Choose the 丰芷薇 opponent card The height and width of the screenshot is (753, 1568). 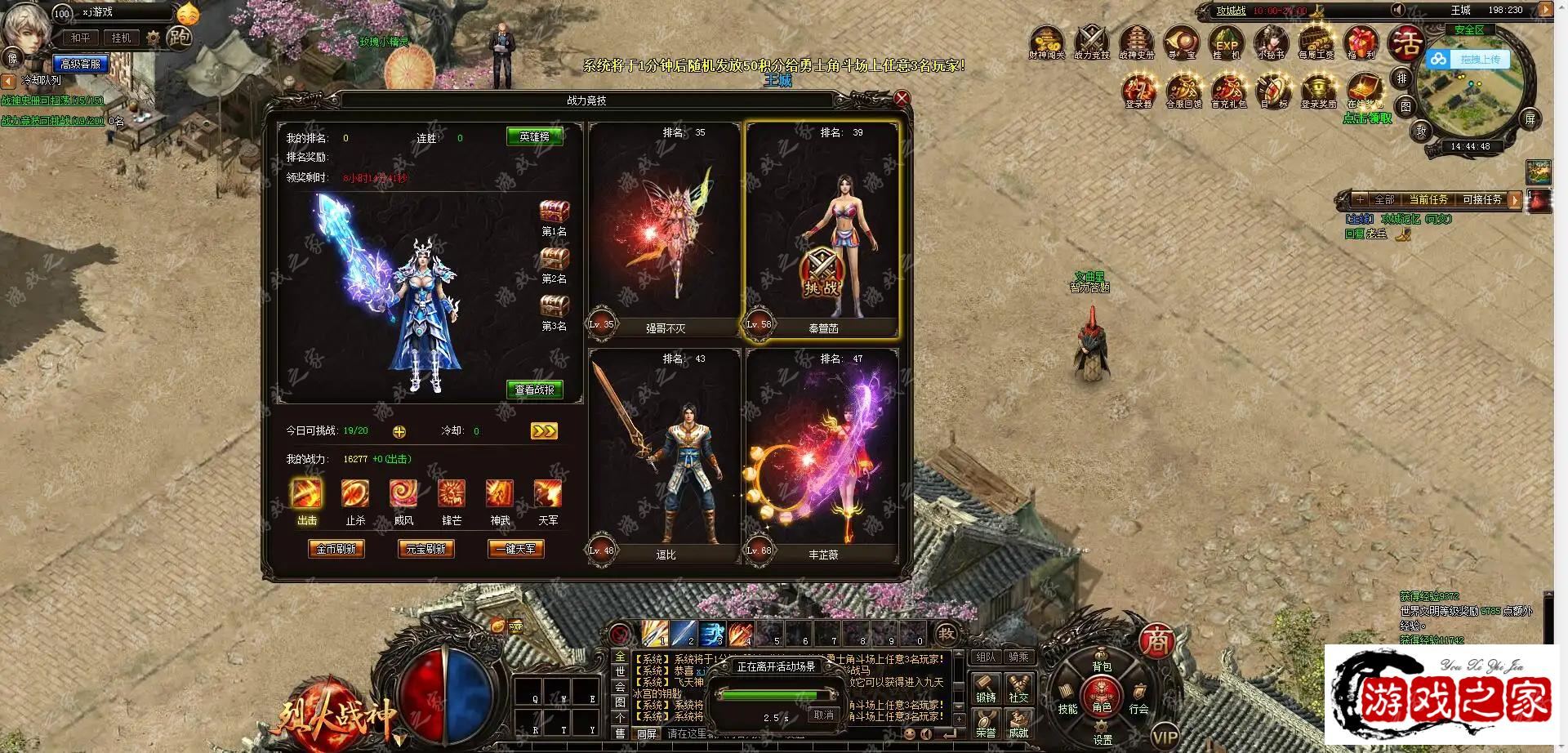(x=822, y=455)
